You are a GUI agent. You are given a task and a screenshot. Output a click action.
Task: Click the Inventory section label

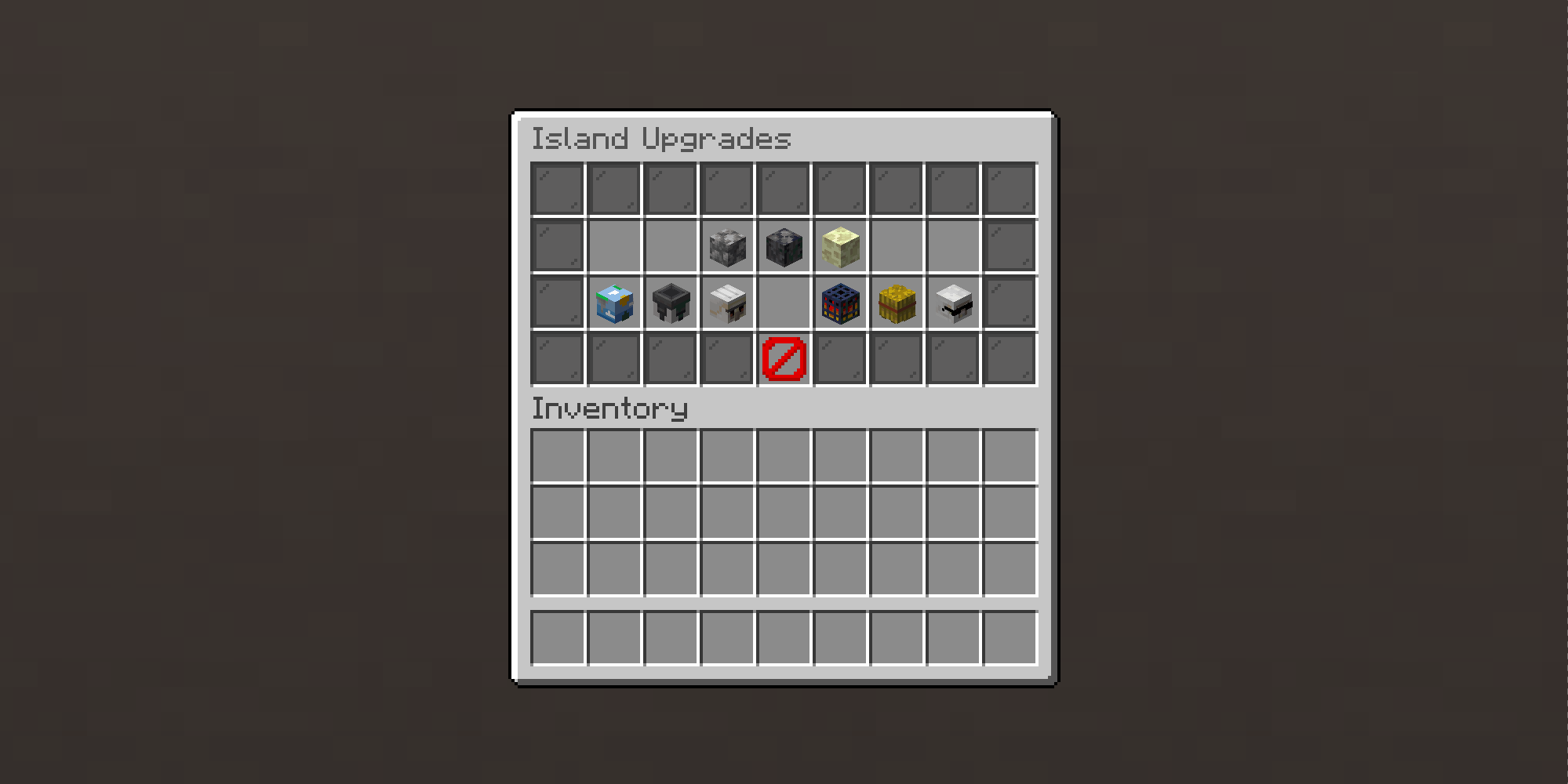(609, 408)
